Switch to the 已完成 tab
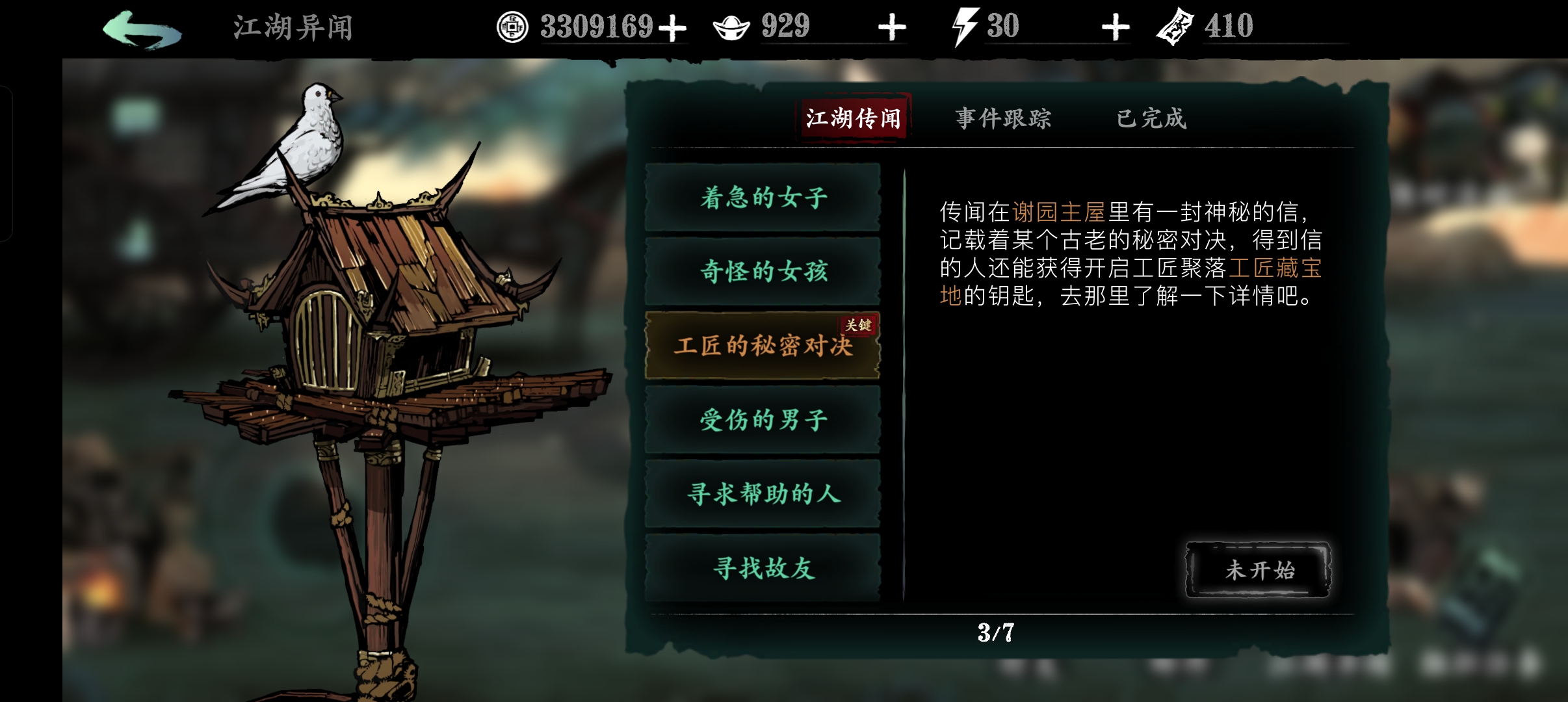 pyautogui.click(x=1152, y=118)
